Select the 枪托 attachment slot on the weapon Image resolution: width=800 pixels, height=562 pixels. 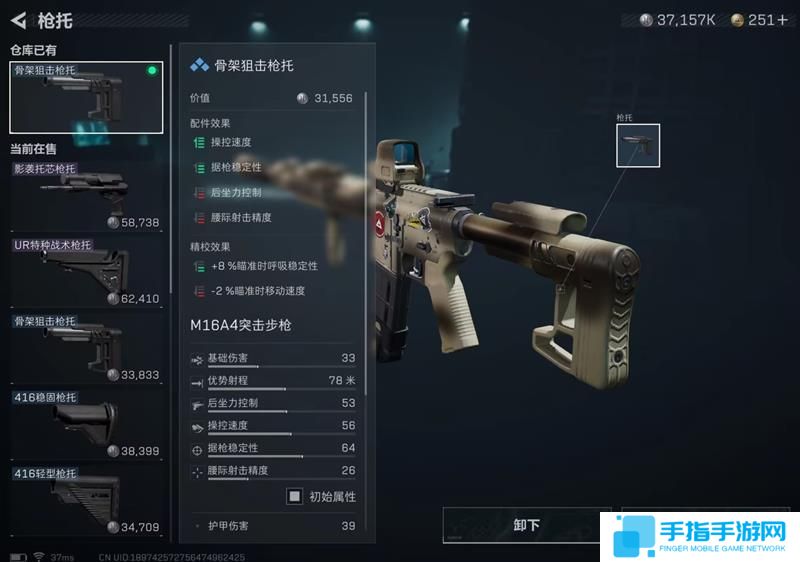(x=637, y=146)
